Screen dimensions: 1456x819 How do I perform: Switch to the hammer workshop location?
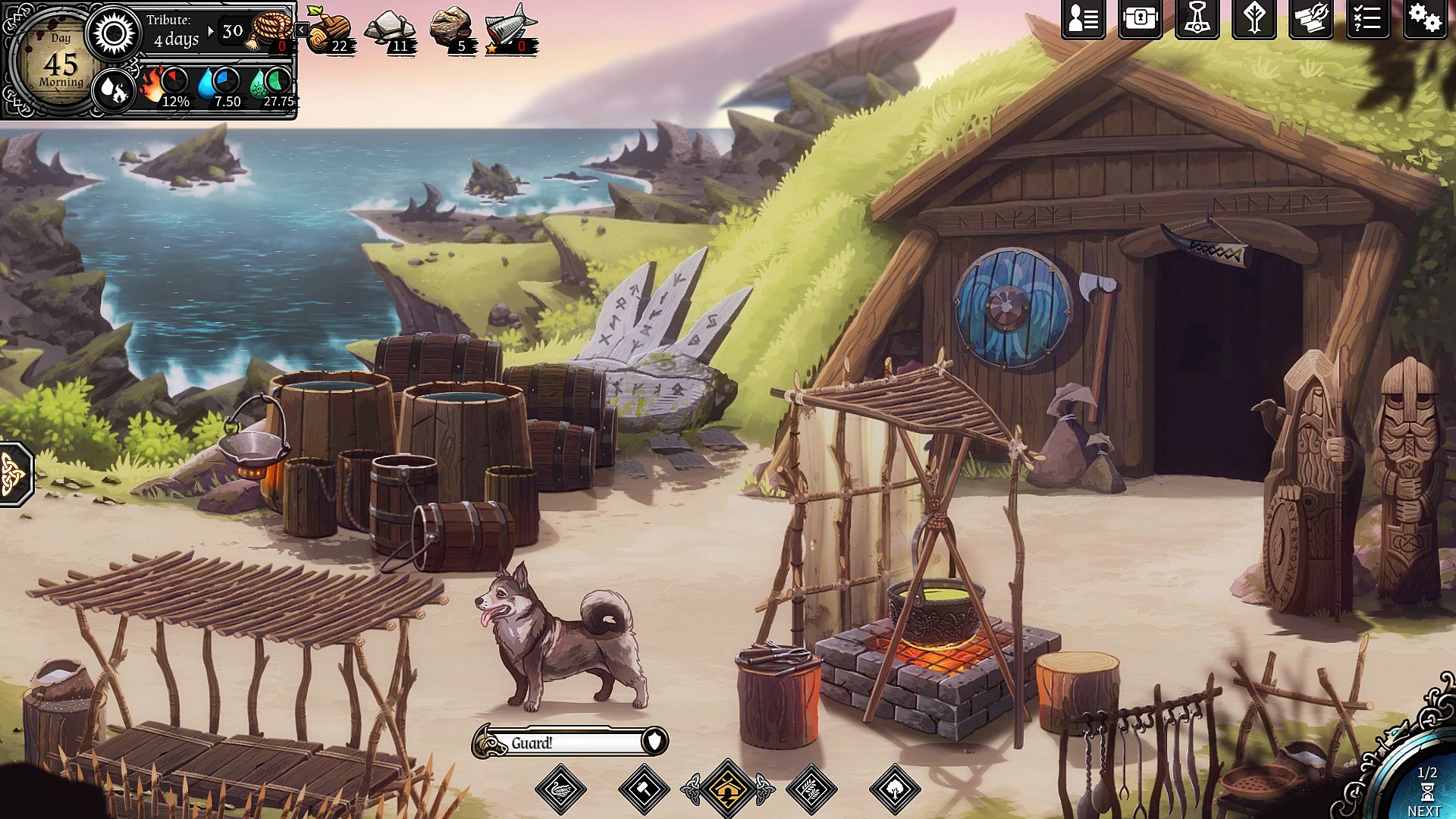click(644, 789)
